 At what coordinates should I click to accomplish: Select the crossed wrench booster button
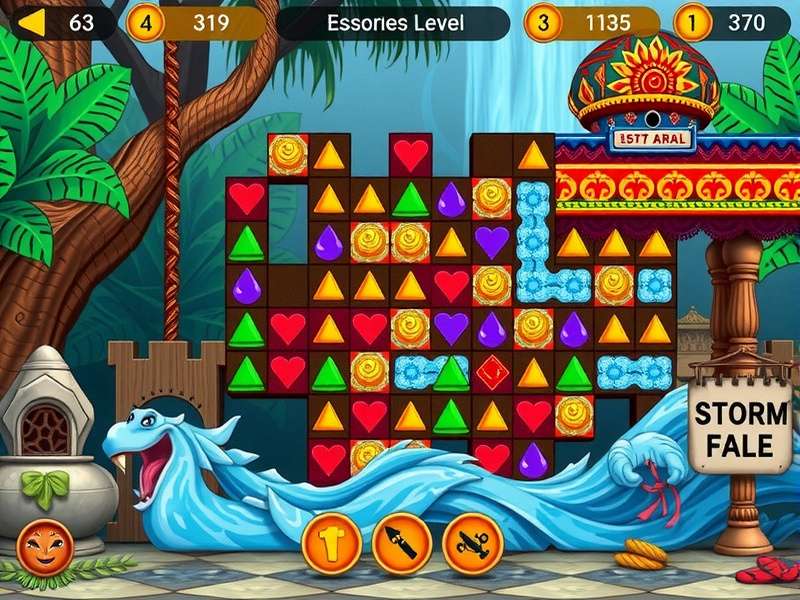pos(472,543)
